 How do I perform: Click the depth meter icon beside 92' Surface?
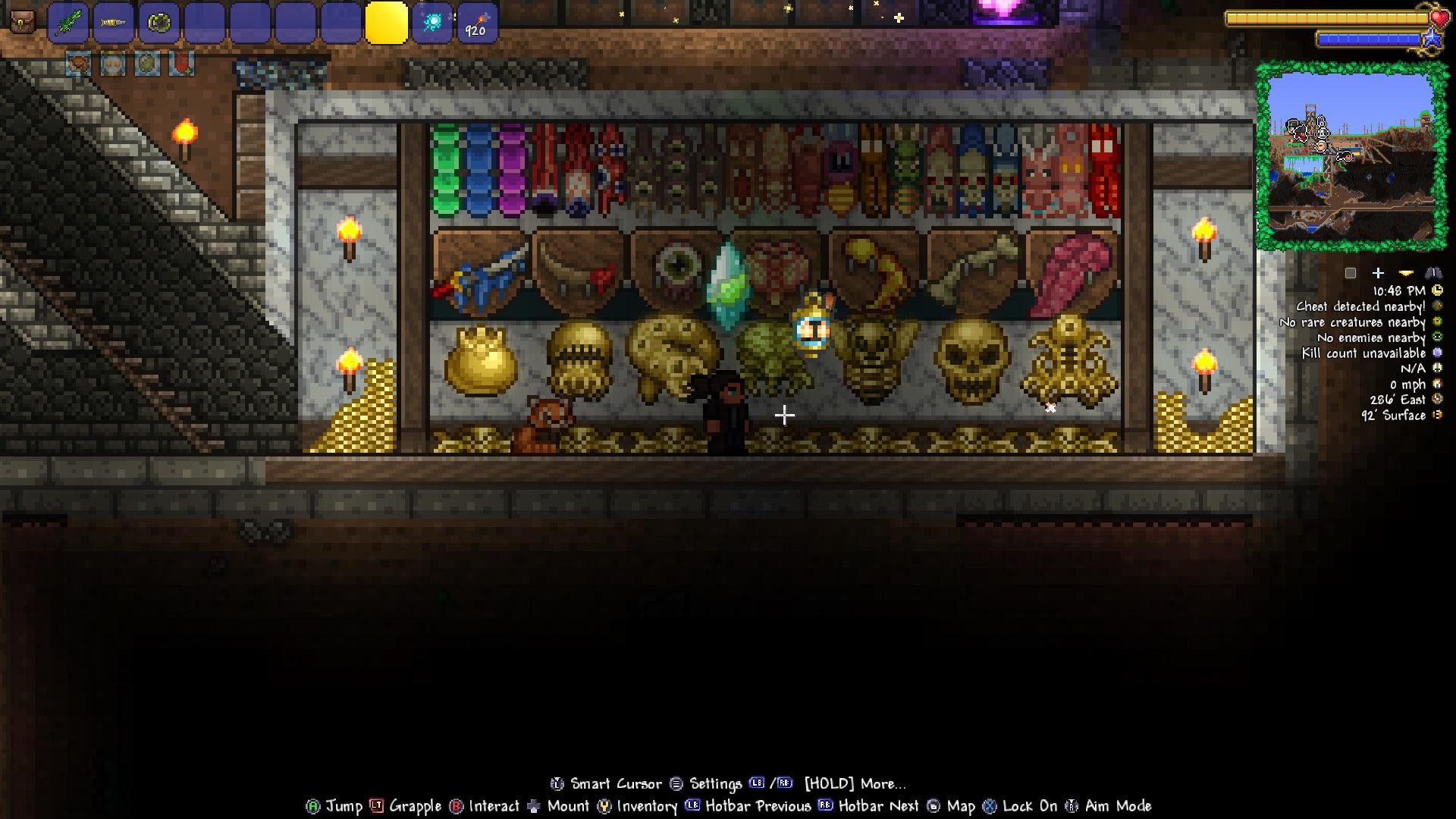pos(1436,414)
